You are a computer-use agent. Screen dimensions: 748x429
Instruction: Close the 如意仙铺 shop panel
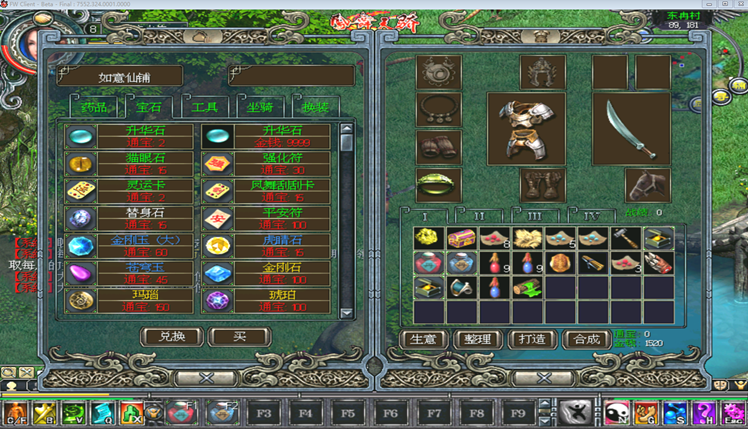207,378
